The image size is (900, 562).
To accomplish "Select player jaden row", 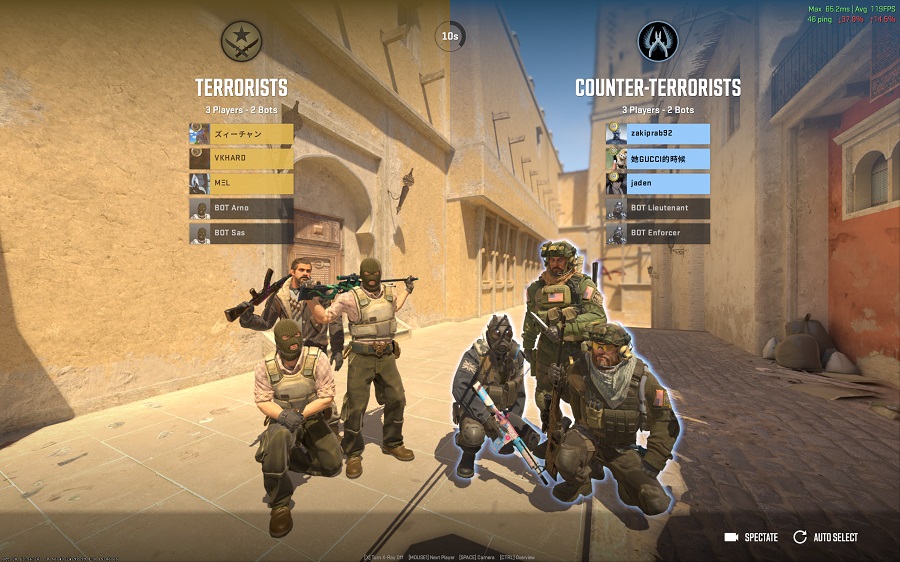I will [x=657, y=183].
